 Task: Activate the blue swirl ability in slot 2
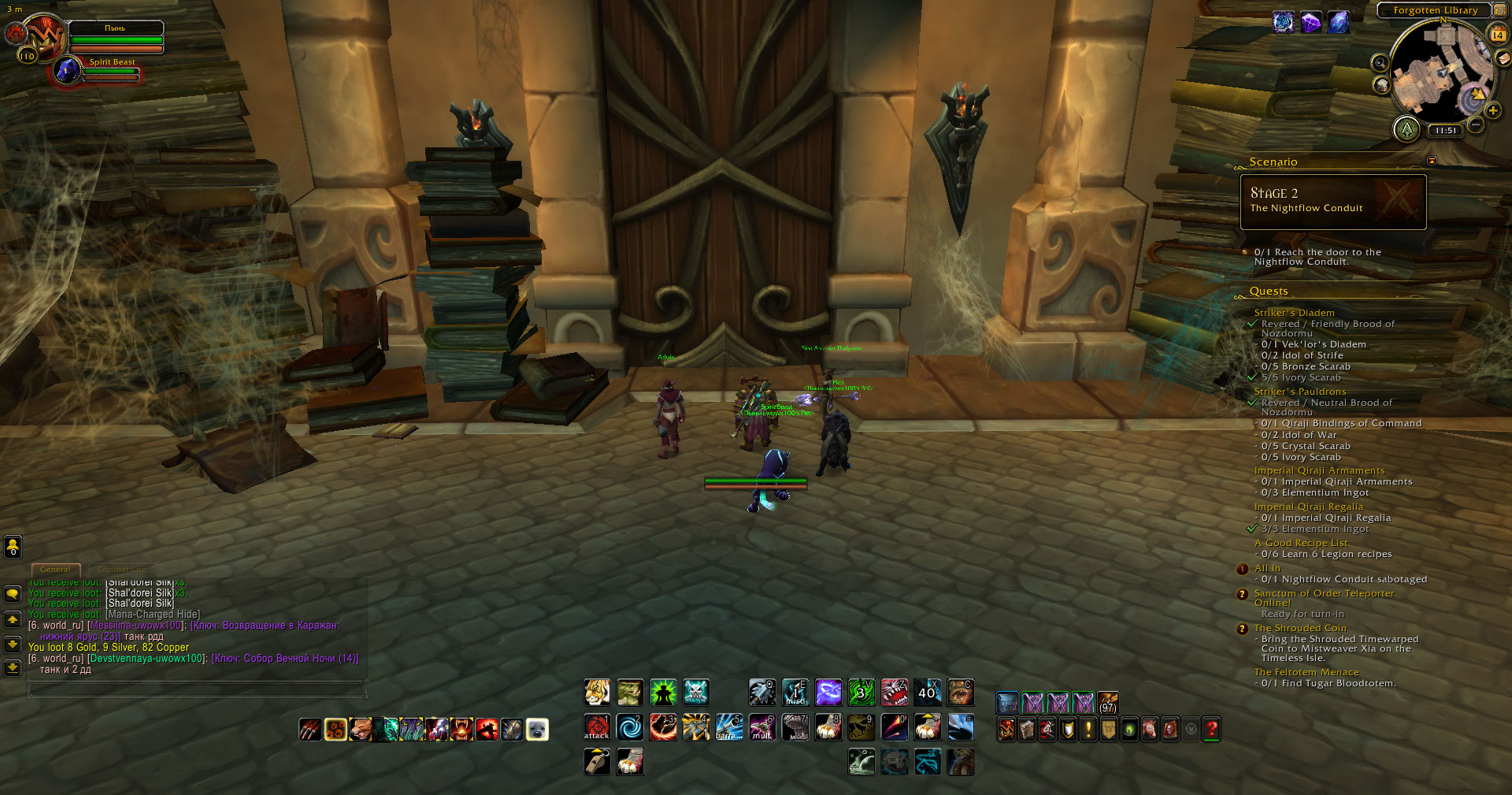coord(630,727)
